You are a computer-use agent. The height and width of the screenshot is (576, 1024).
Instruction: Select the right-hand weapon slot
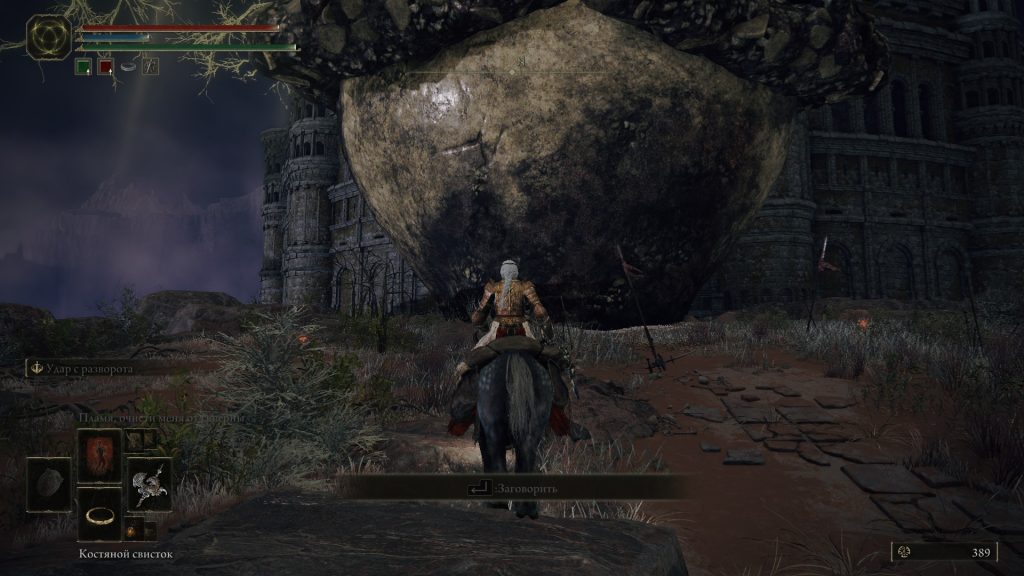pos(149,485)
